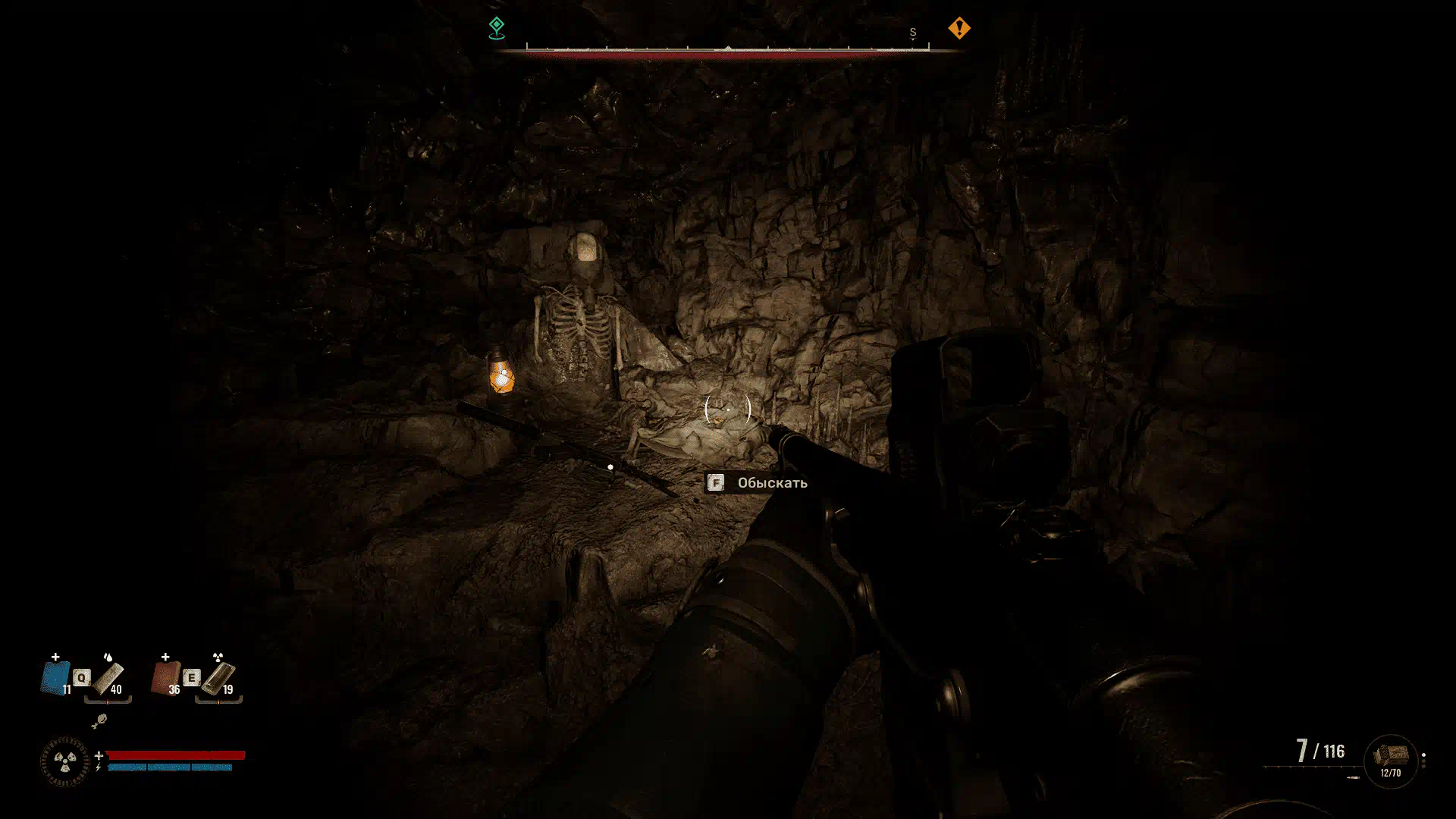The image size is (1456, 819).
Task: Click the orange exclamation marker on compass
Action: [x=959, y=29]
